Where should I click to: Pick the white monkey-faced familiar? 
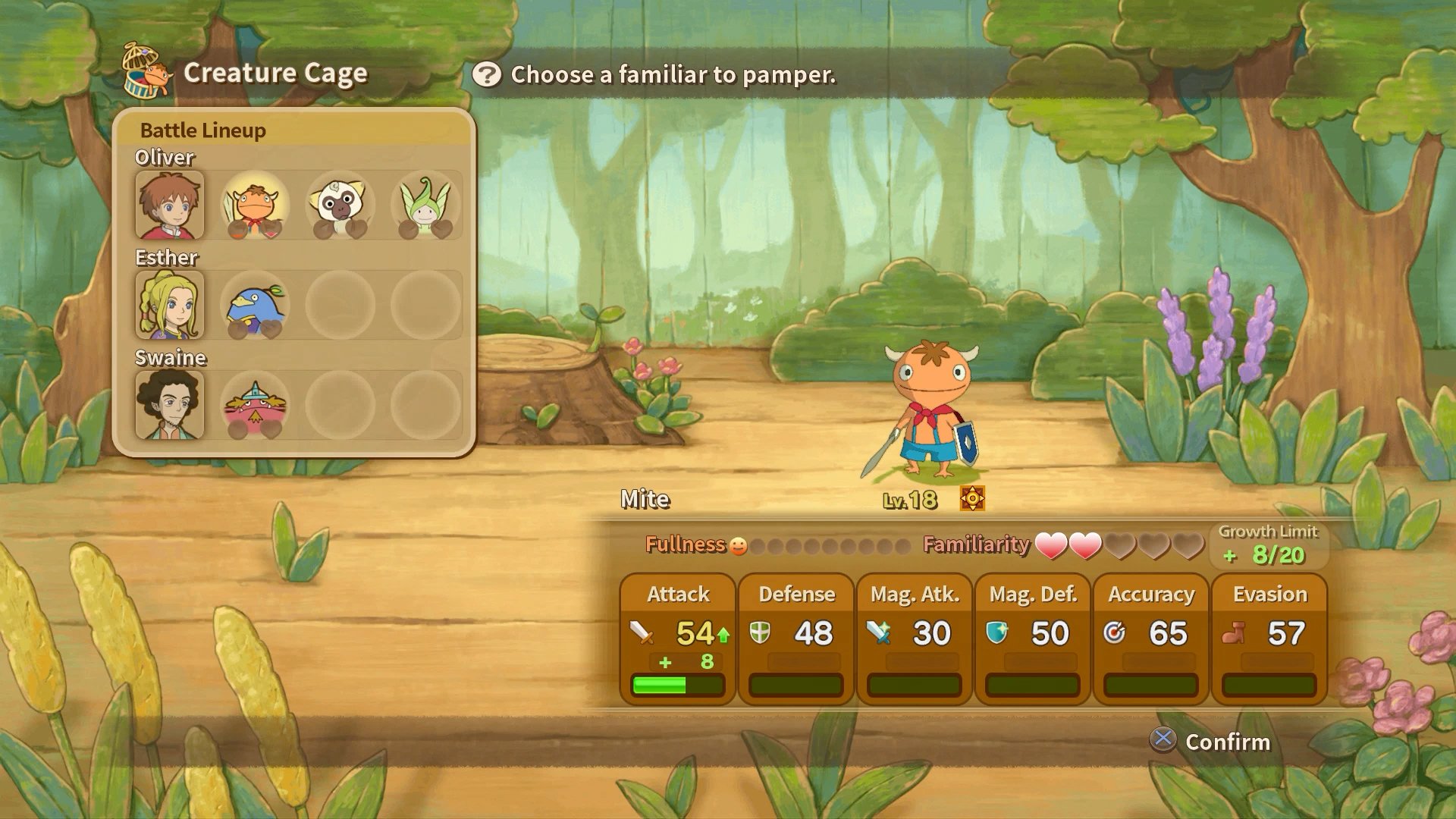tap(340, 205)
